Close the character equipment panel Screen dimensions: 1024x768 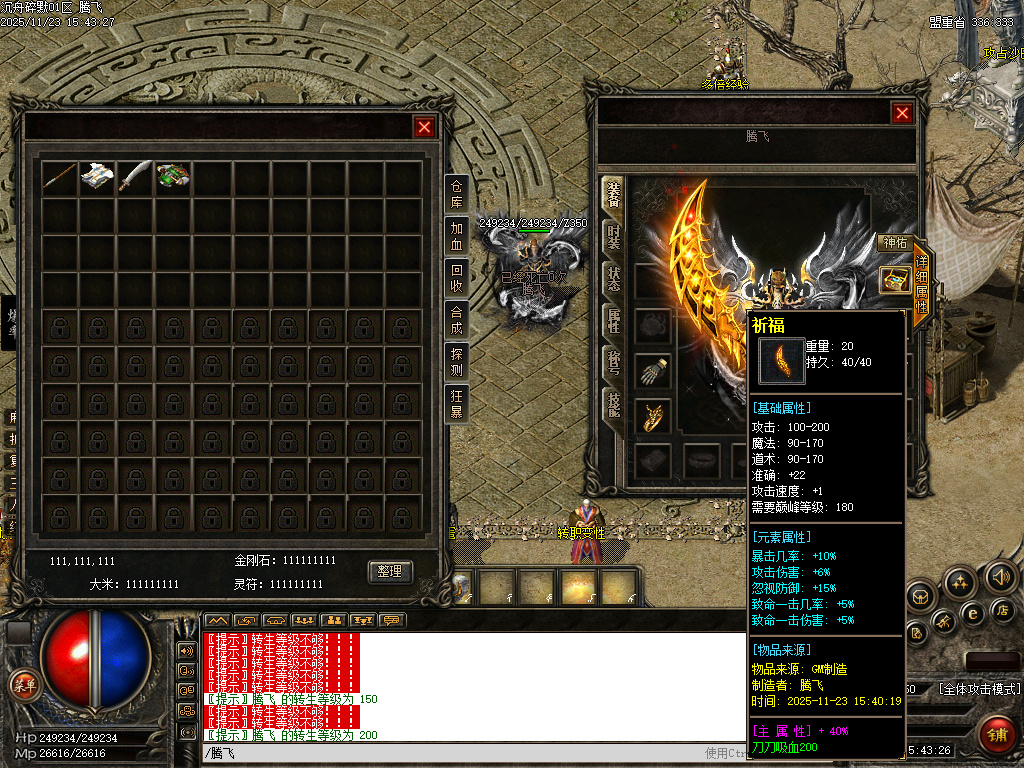click(902, 114)
